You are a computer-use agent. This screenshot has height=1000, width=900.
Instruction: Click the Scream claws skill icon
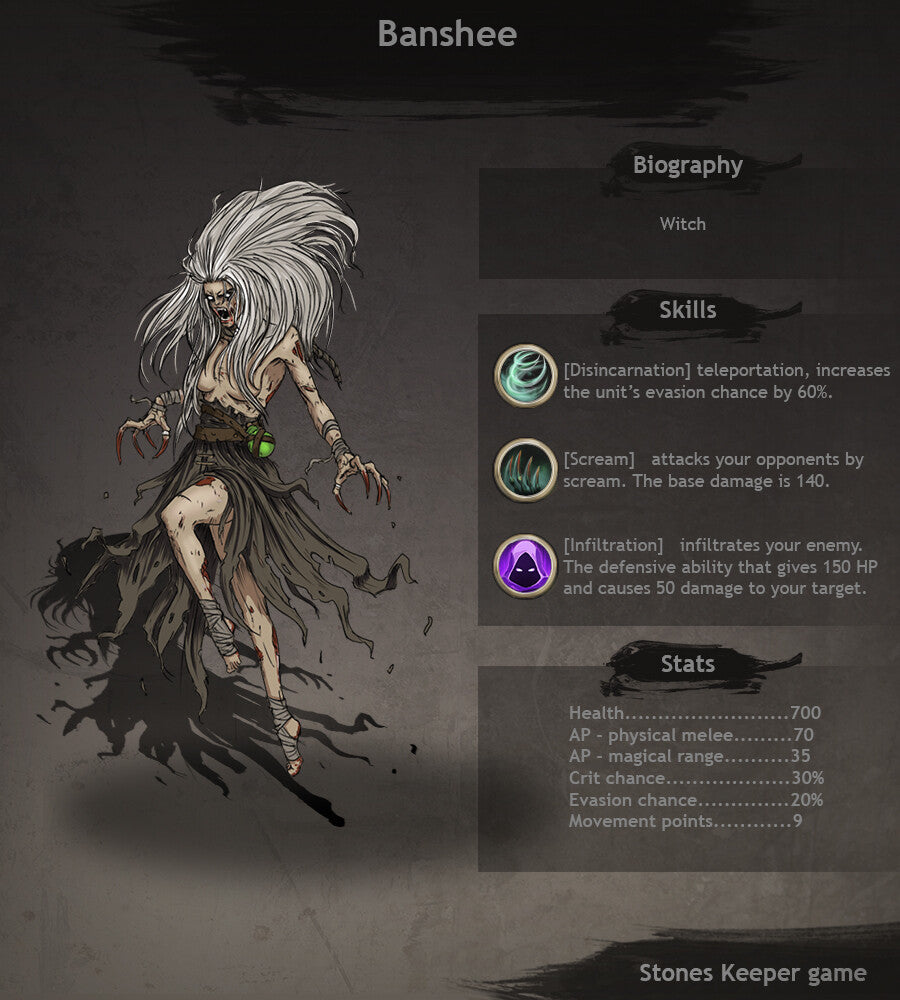tap(525, 469)
